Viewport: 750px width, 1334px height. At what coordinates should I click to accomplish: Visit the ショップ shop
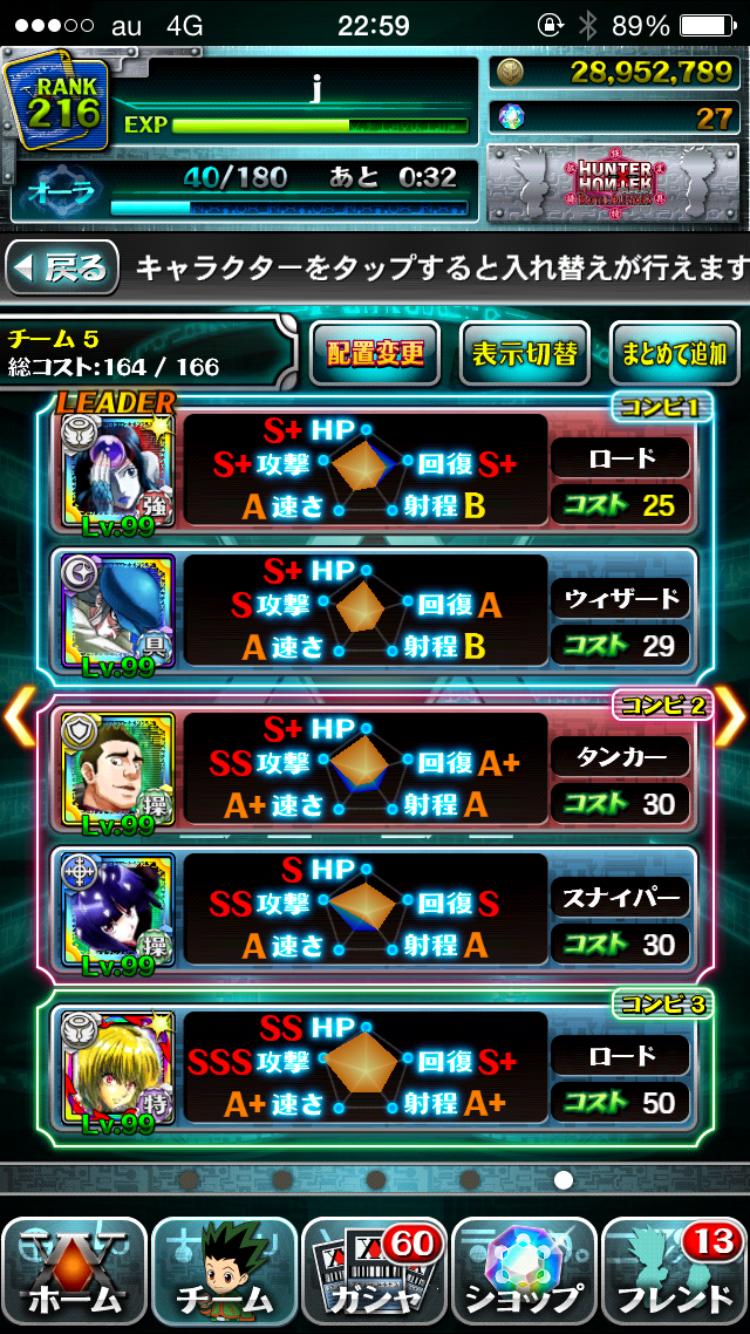click(x=525, y=1271)
